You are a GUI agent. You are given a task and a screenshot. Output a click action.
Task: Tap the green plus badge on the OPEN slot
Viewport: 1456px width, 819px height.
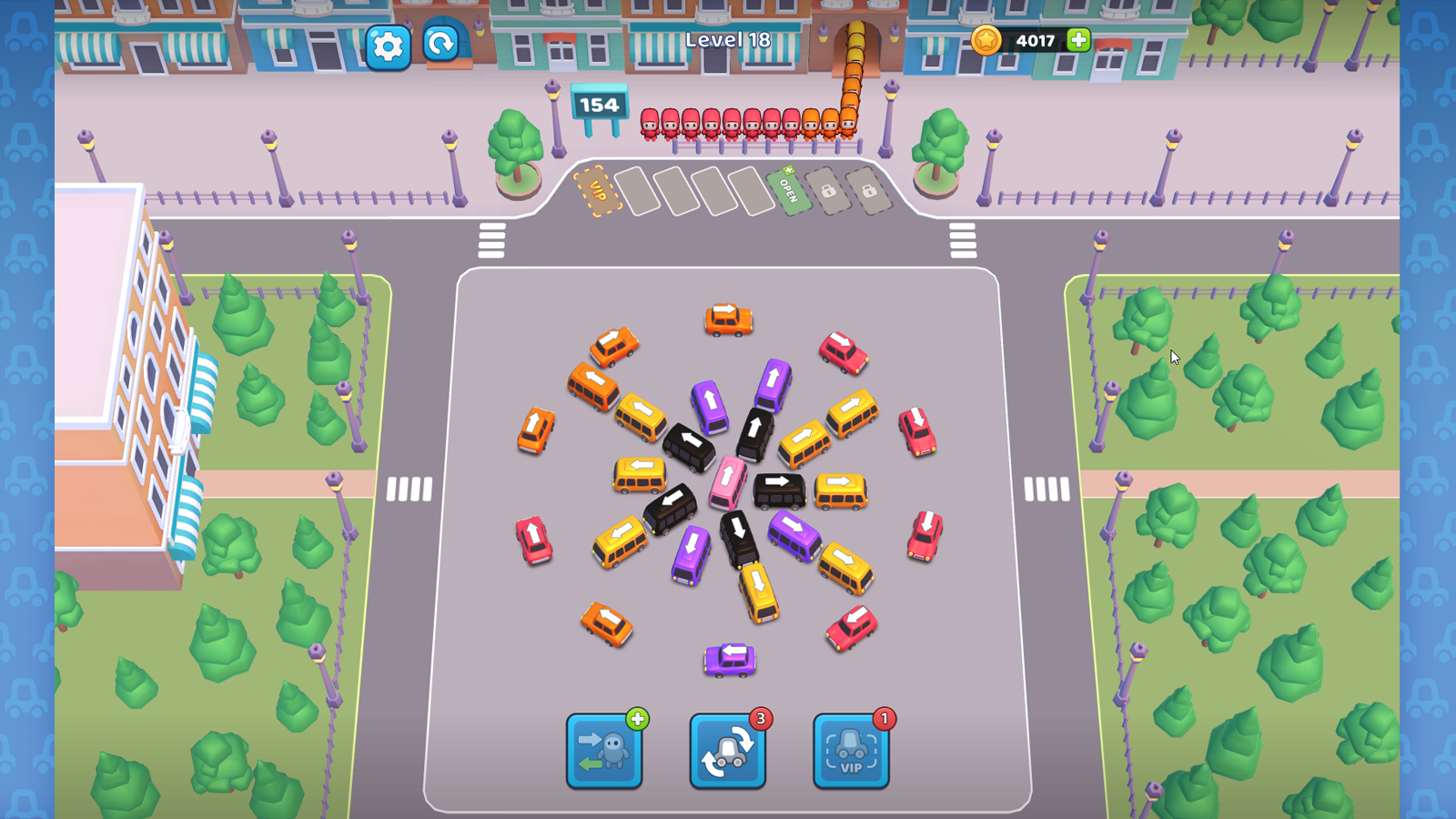(789, 171)
